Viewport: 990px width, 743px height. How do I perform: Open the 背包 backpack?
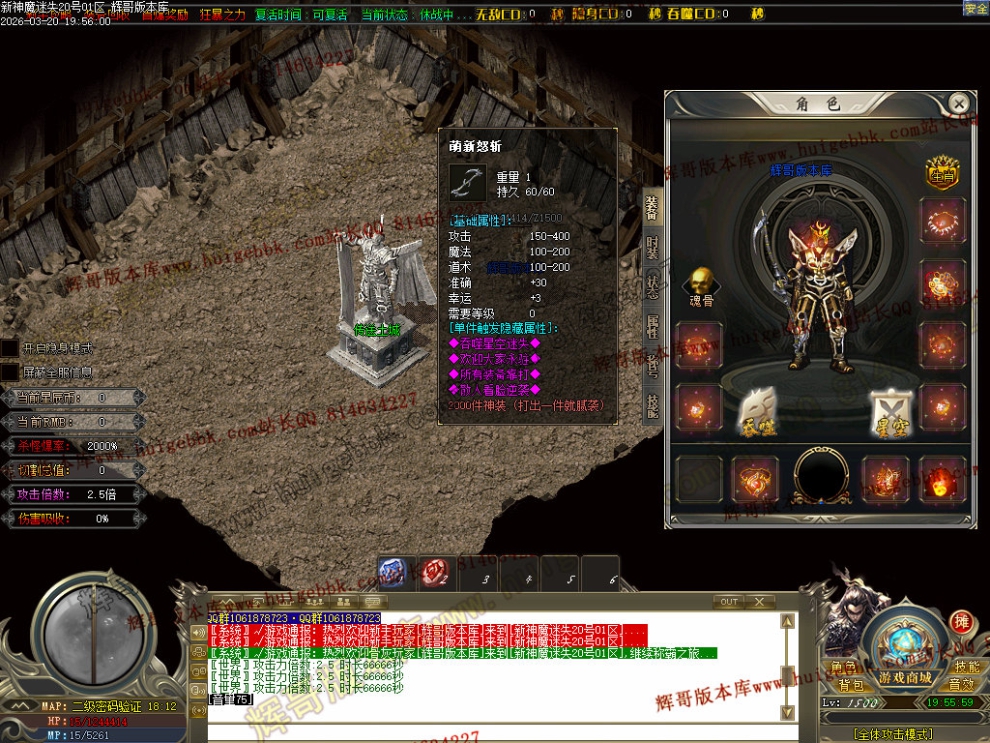coord(851,685)
